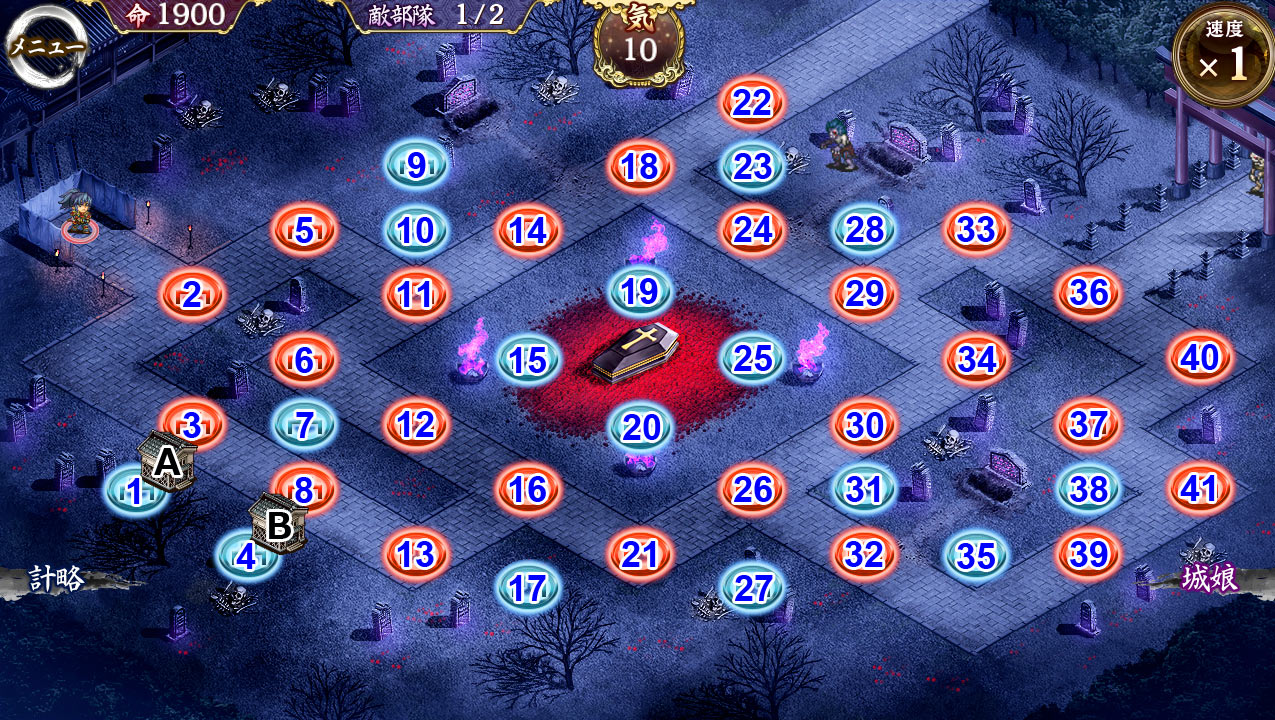Choose red placement tile 22
This screenshot has width=1275, height=720.
(752, 102)
